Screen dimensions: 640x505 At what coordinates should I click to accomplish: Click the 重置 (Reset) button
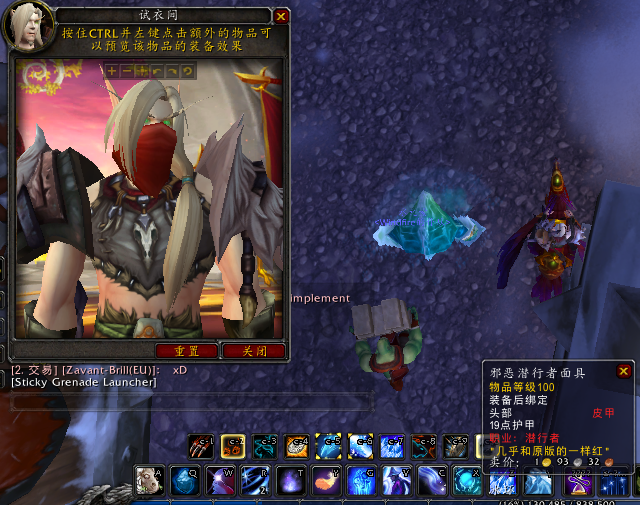187,351
